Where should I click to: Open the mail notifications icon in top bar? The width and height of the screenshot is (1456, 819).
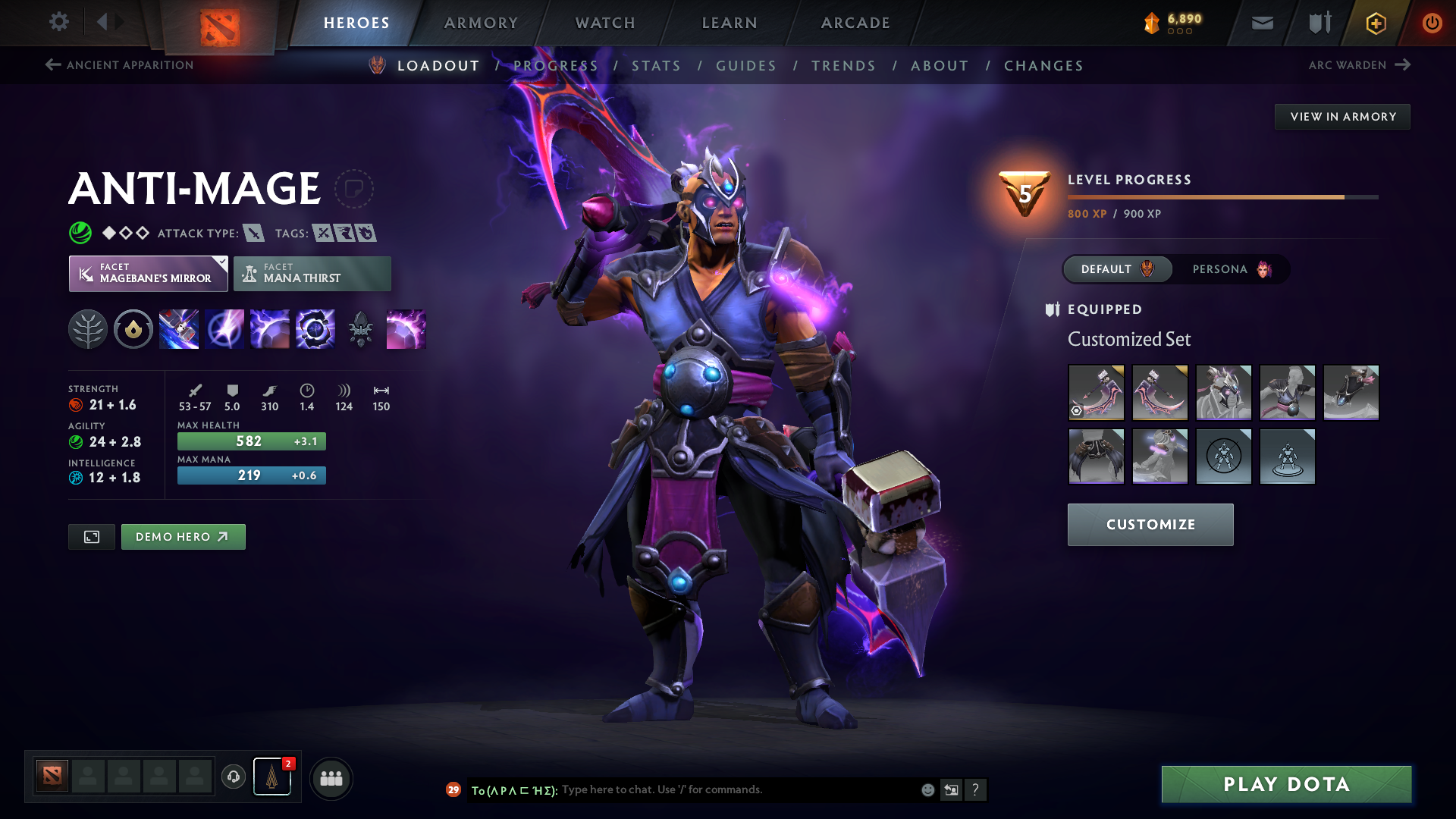(x=1261, y=23)
